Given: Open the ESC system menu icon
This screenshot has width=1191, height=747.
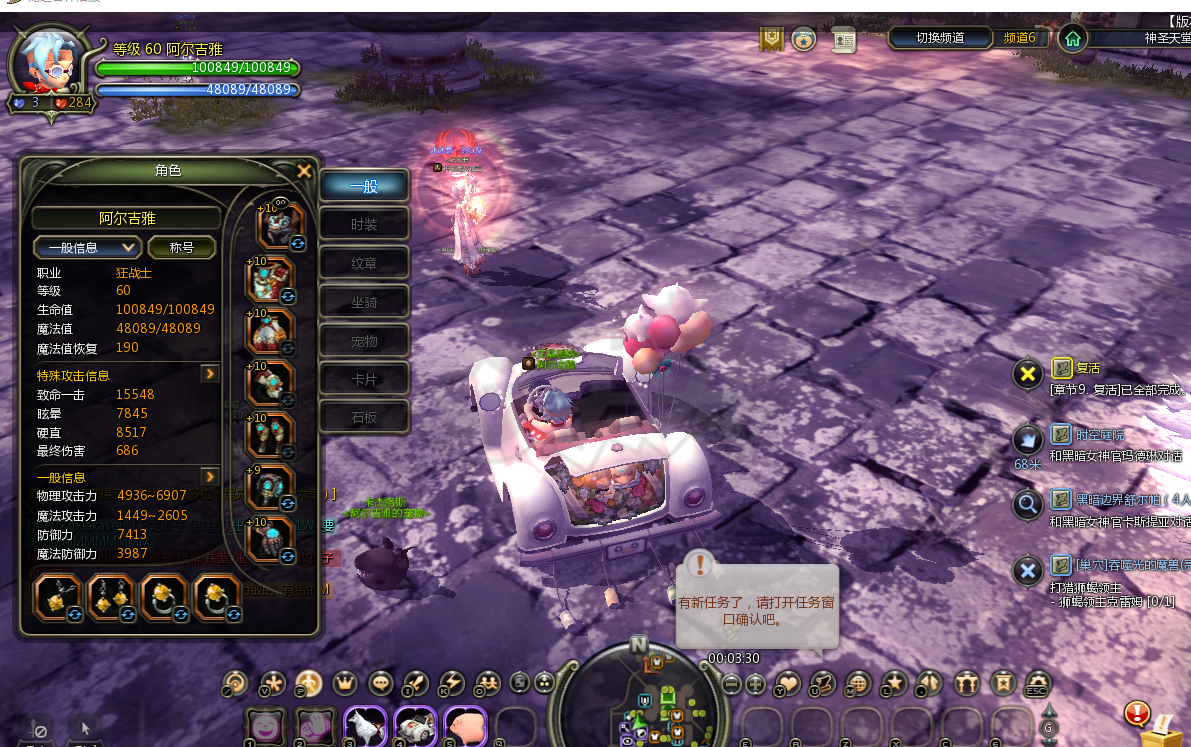Looking at the screenshot, I should [1037, 683].
